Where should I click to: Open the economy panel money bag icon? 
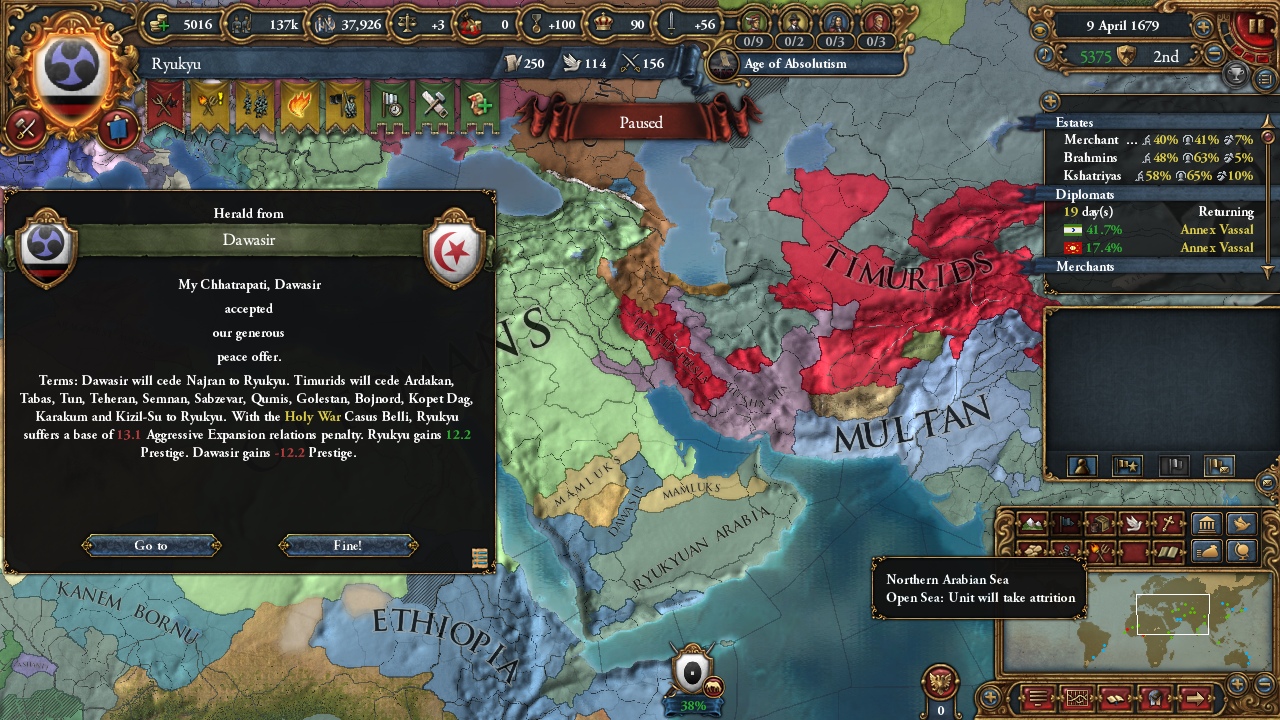coord(1207,551)
